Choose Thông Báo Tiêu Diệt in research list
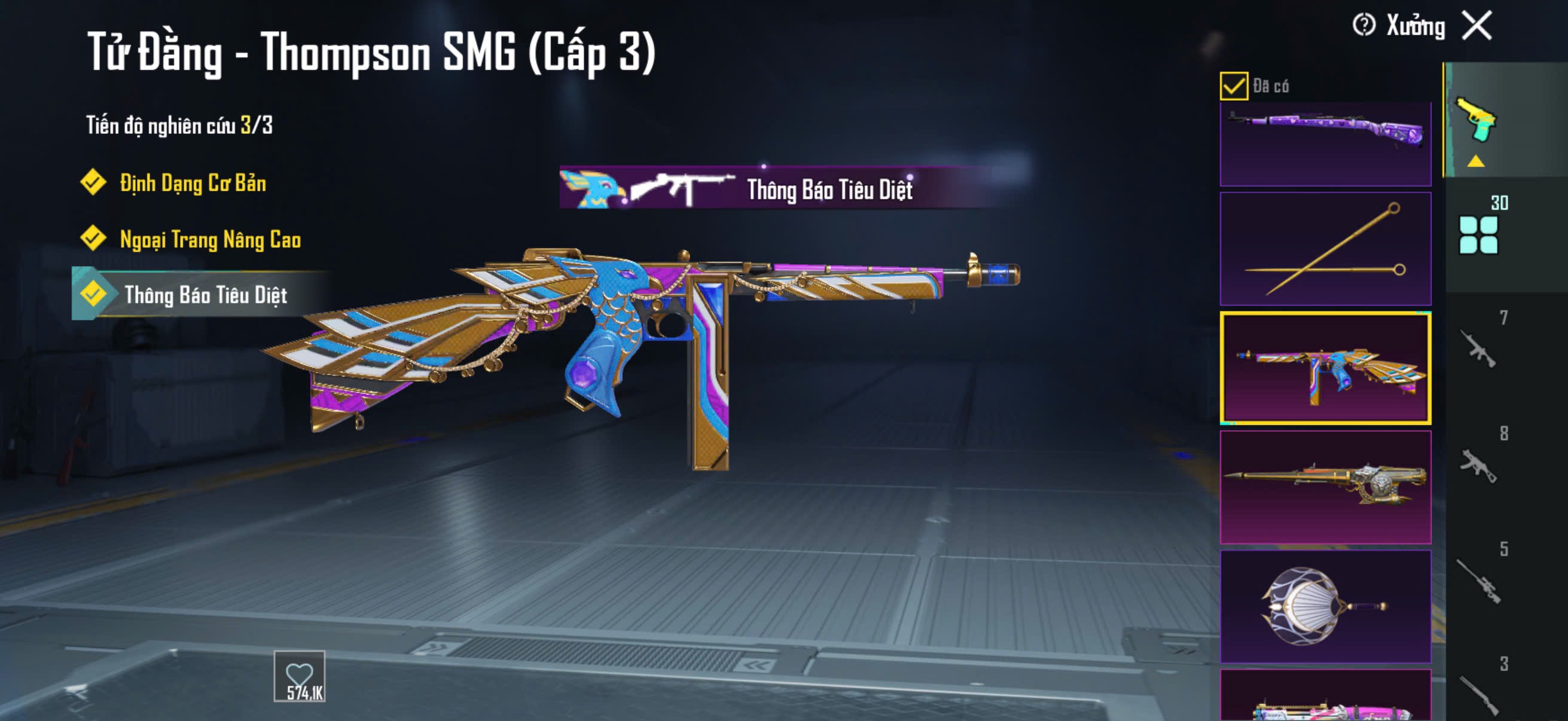Image resolution: width=1568 pixels, height=721 pixels. pyautogui.click(x=205, y=295)
